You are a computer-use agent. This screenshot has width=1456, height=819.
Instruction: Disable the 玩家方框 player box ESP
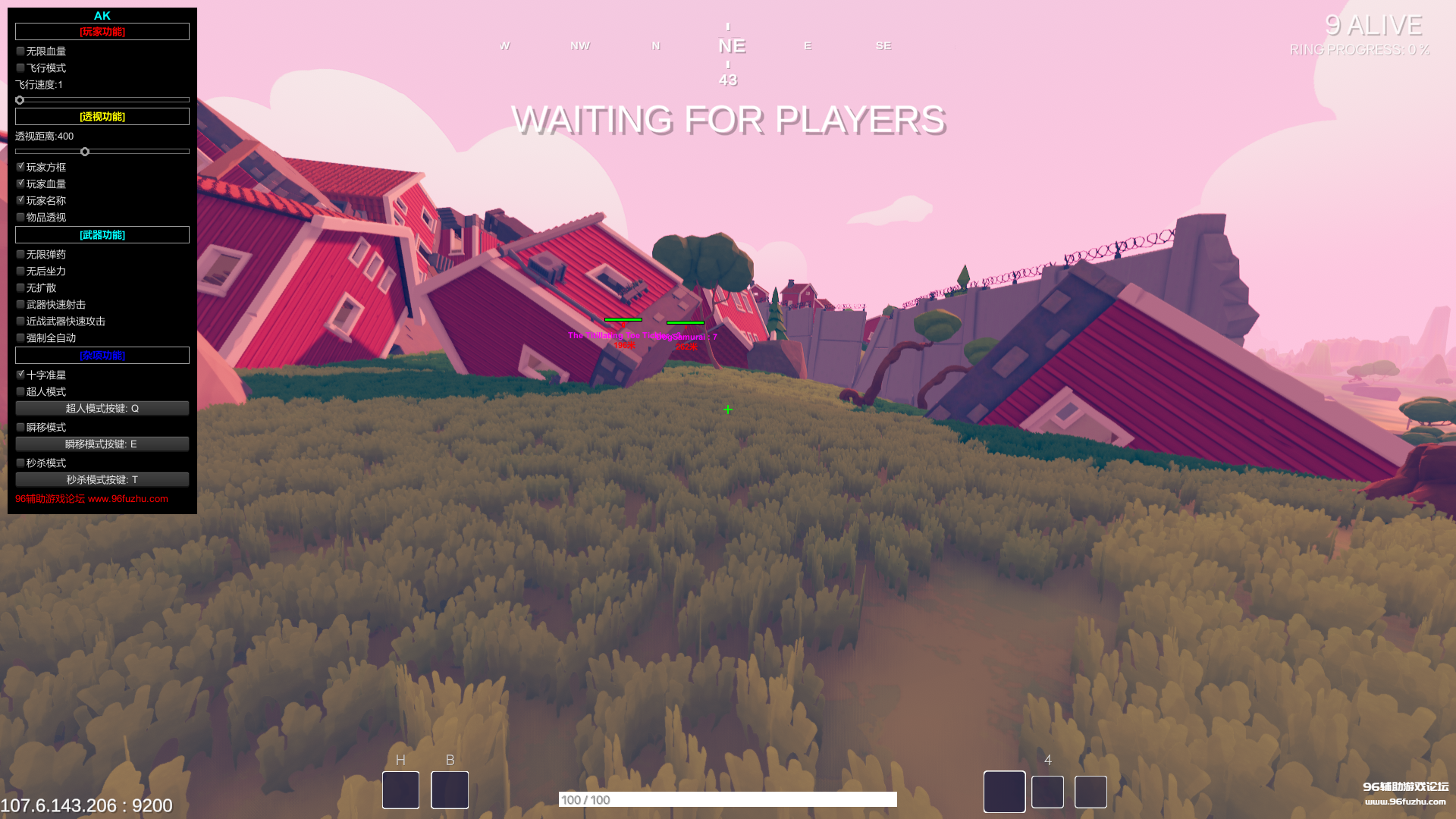pyautogui.click(x=20, y=166)
